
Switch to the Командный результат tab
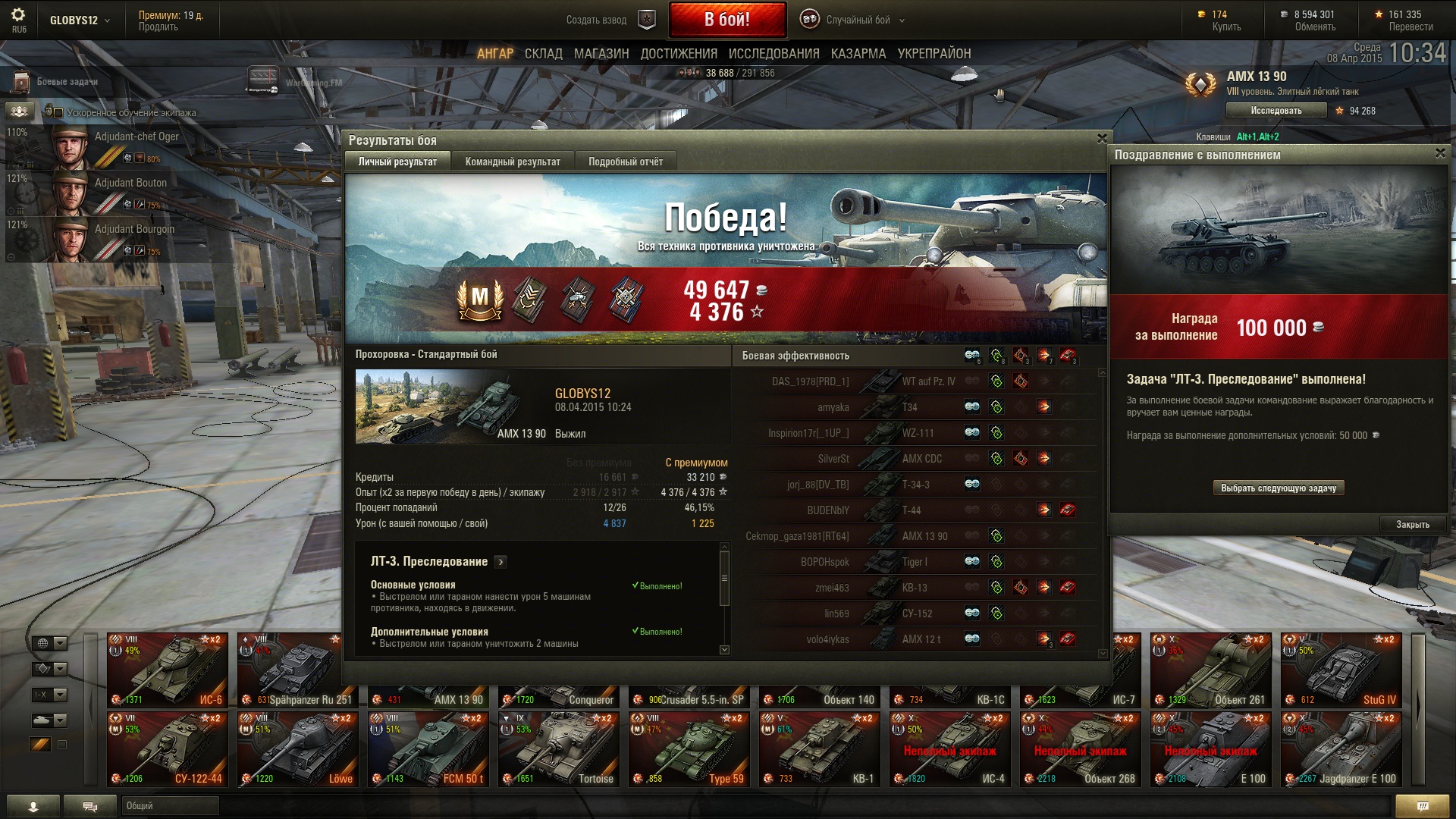513,162
